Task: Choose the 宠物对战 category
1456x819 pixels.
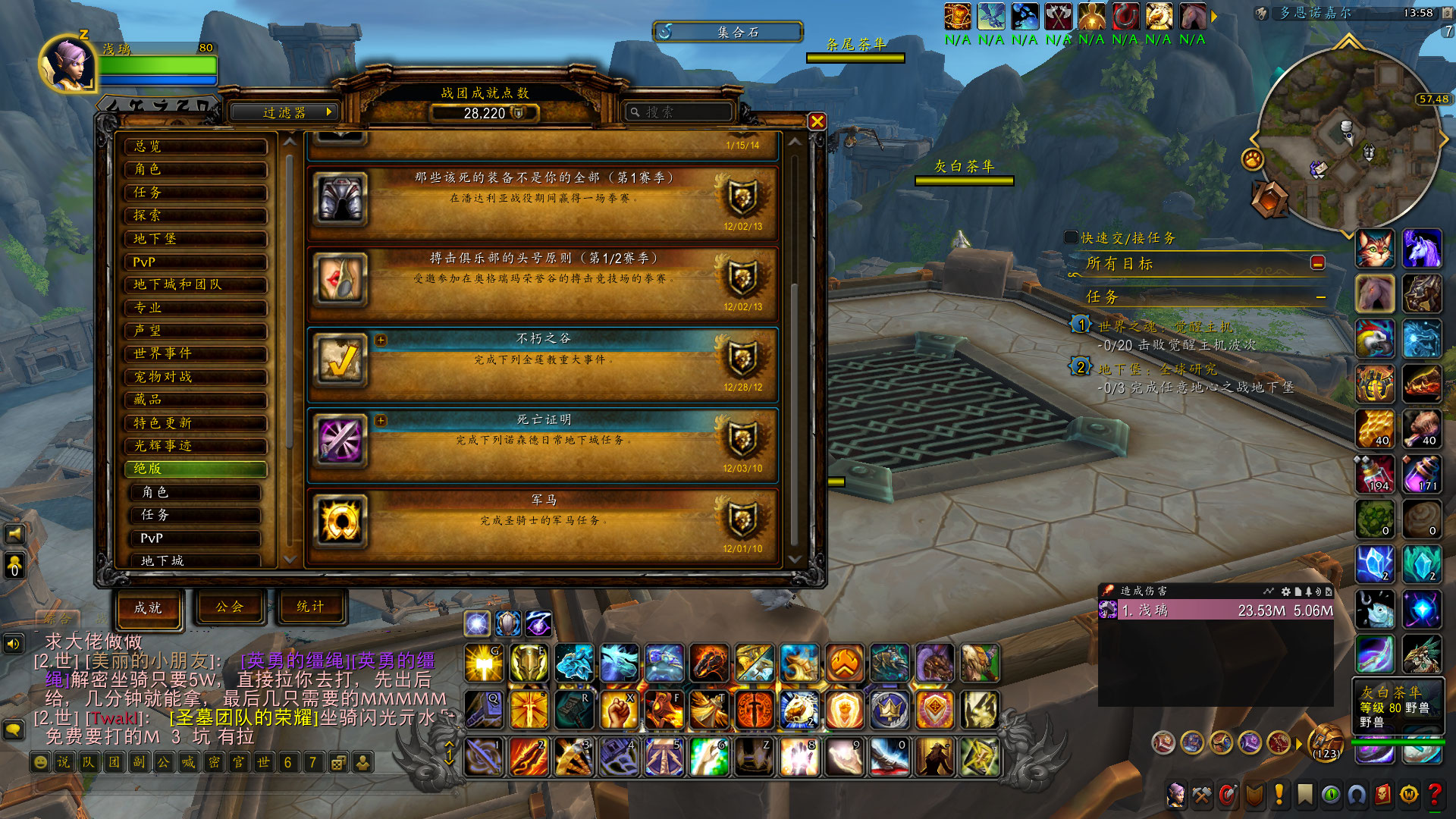Action: [196, 377]
